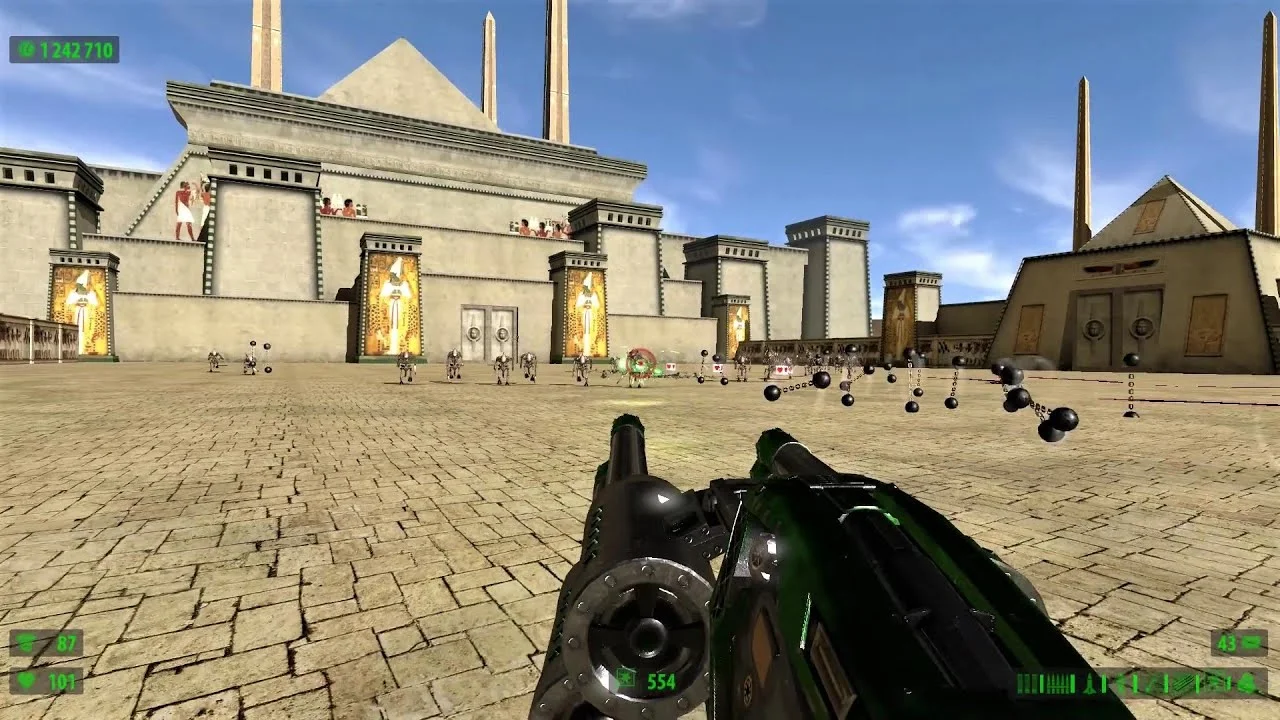
Task: Select the cannonball ammo icon
Action: pyautogui.click(x=1247, y=684)
